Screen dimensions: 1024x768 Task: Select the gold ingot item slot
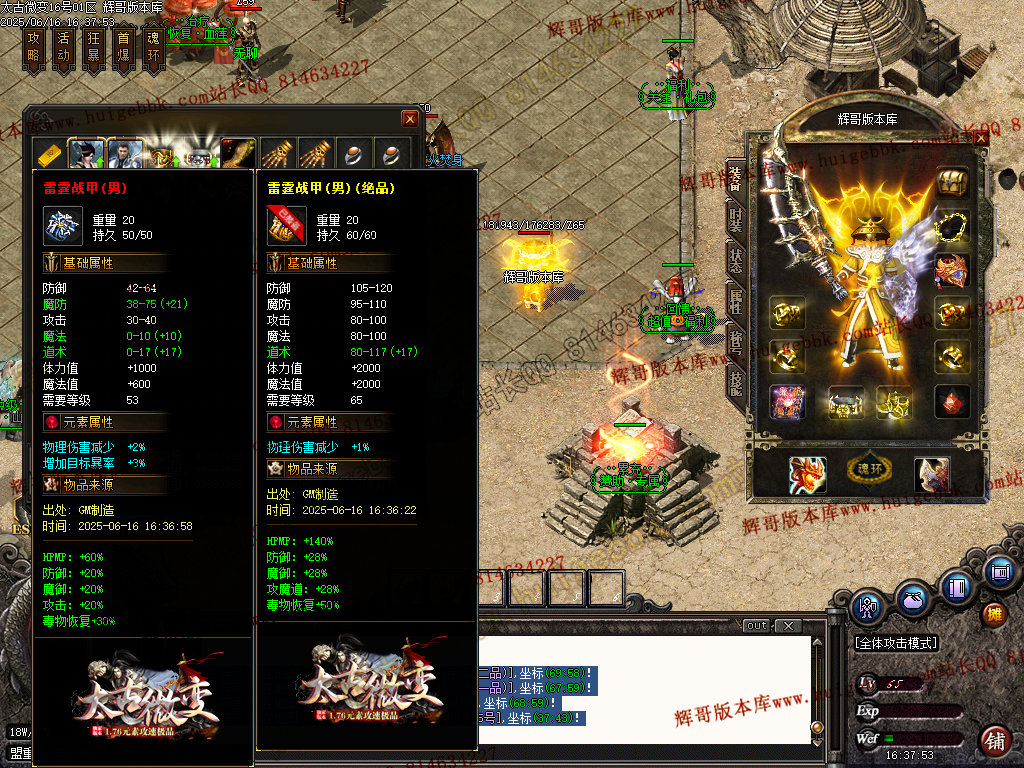pyautogui.click(x=49, y=155)
